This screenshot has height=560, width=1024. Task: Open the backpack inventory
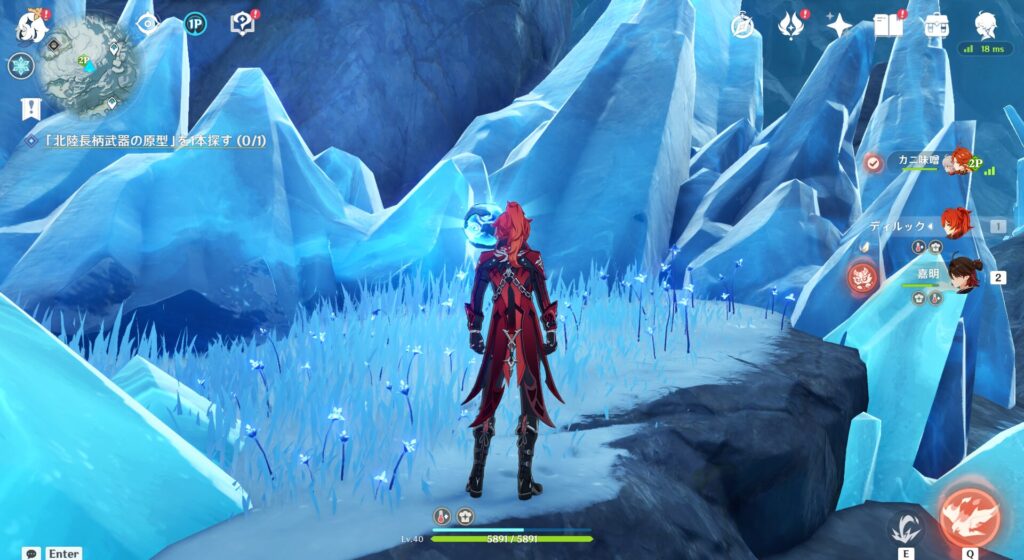point(936,25)
